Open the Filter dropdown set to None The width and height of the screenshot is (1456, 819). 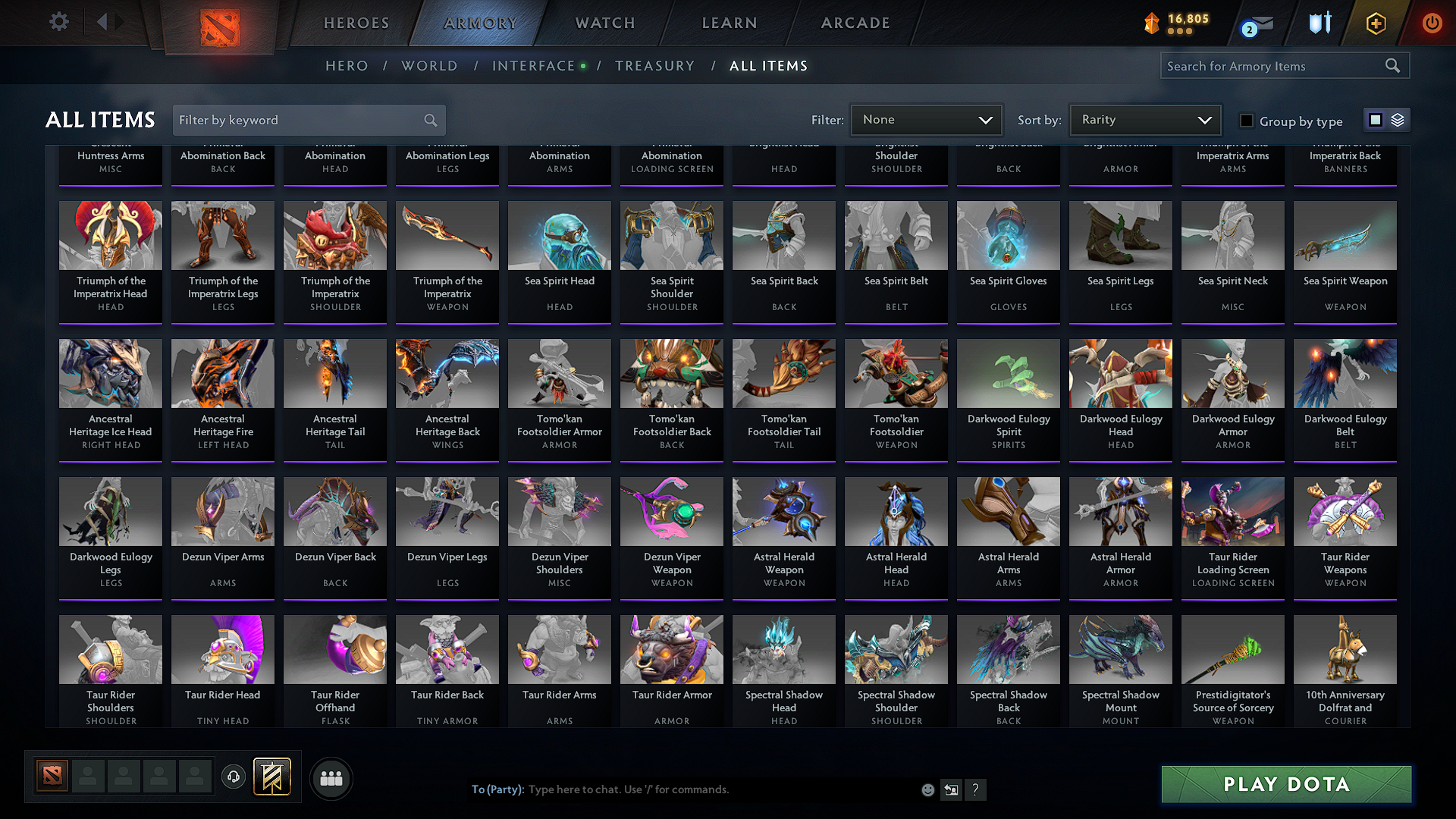tap(926, 119)
